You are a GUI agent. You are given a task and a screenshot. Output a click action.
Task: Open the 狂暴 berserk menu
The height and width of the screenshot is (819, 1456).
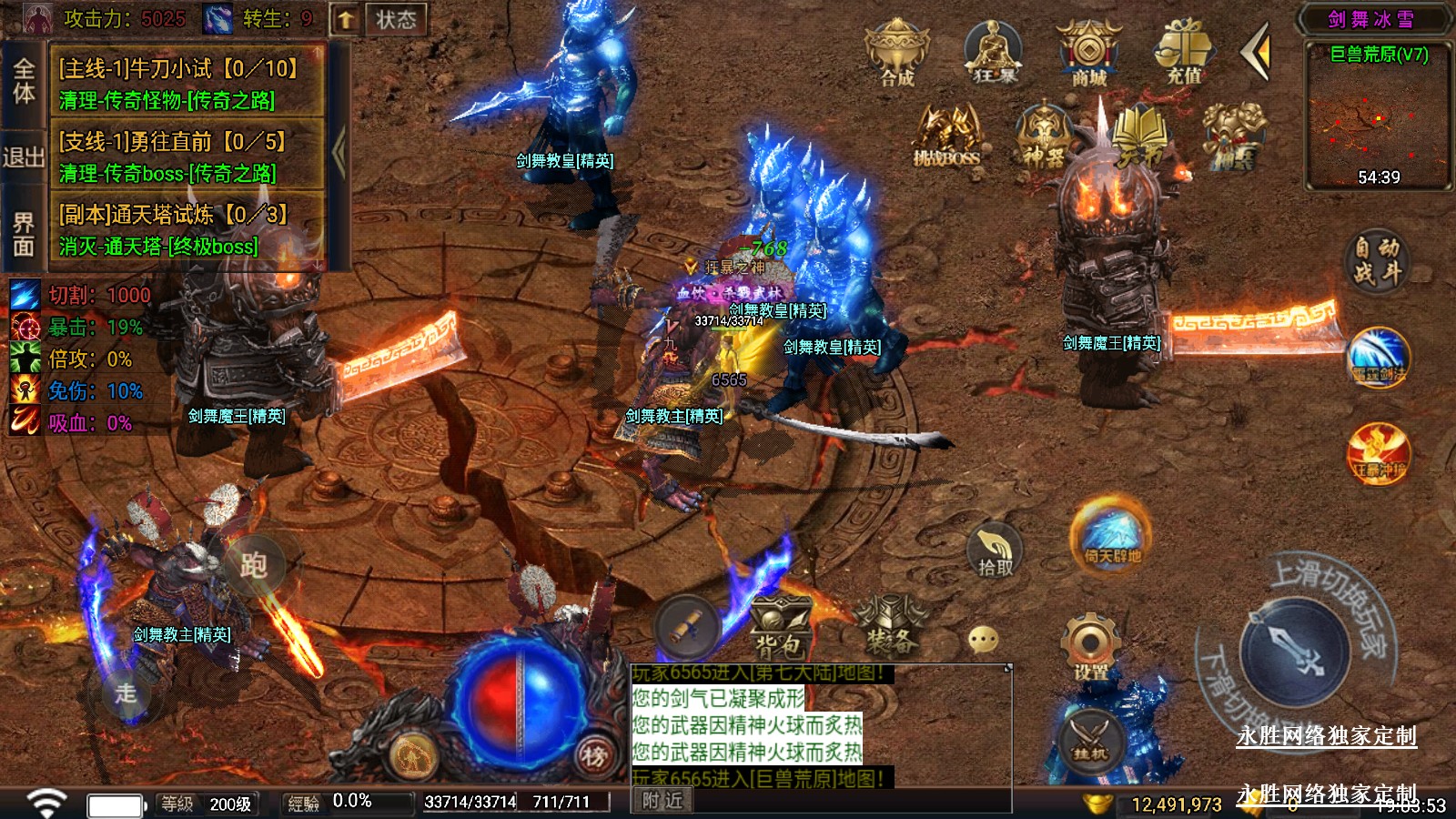tap(993, 53)
